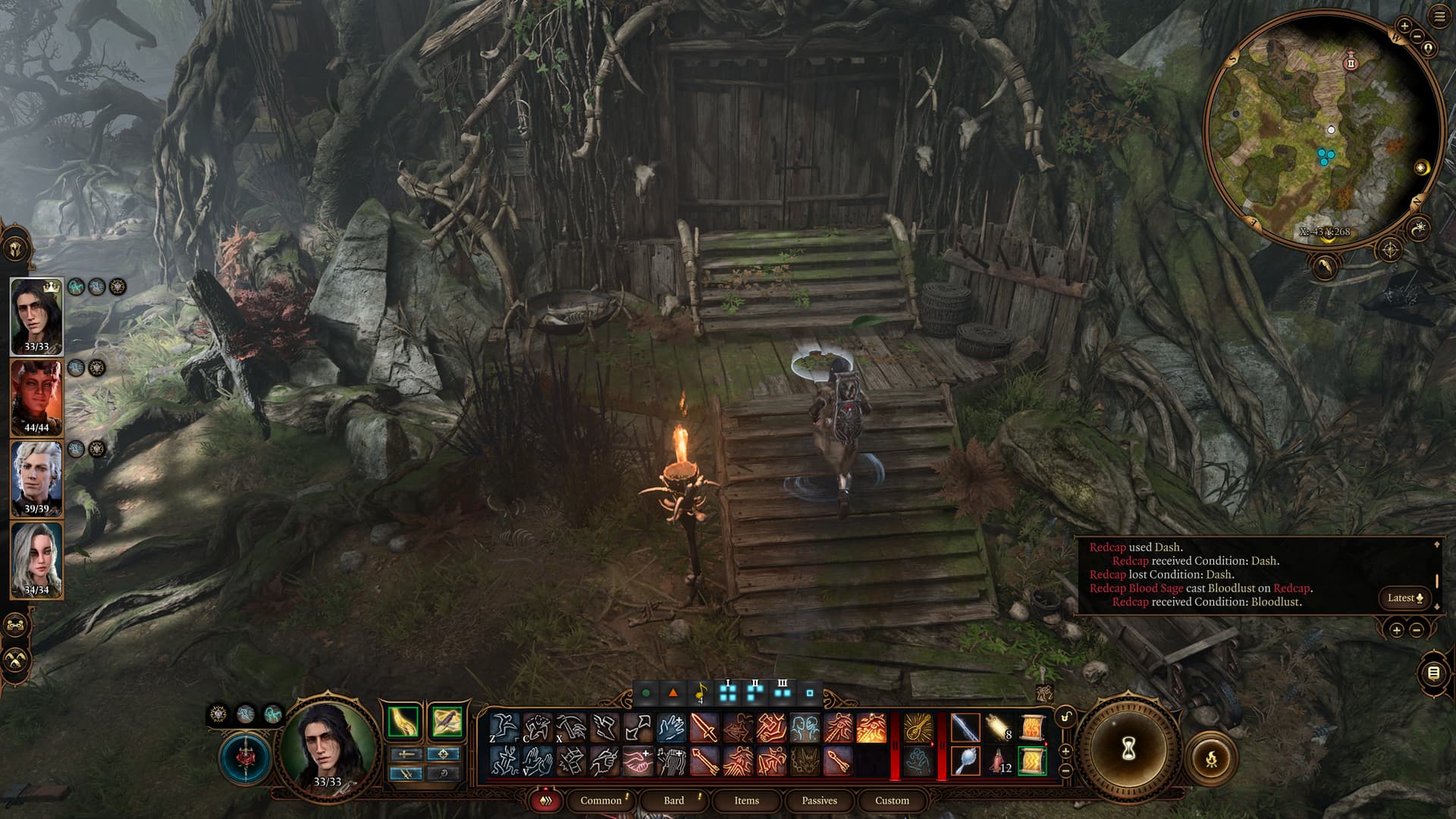Select the red tiefling party portrait
1456x819 pixels.
tap(36, 397)
